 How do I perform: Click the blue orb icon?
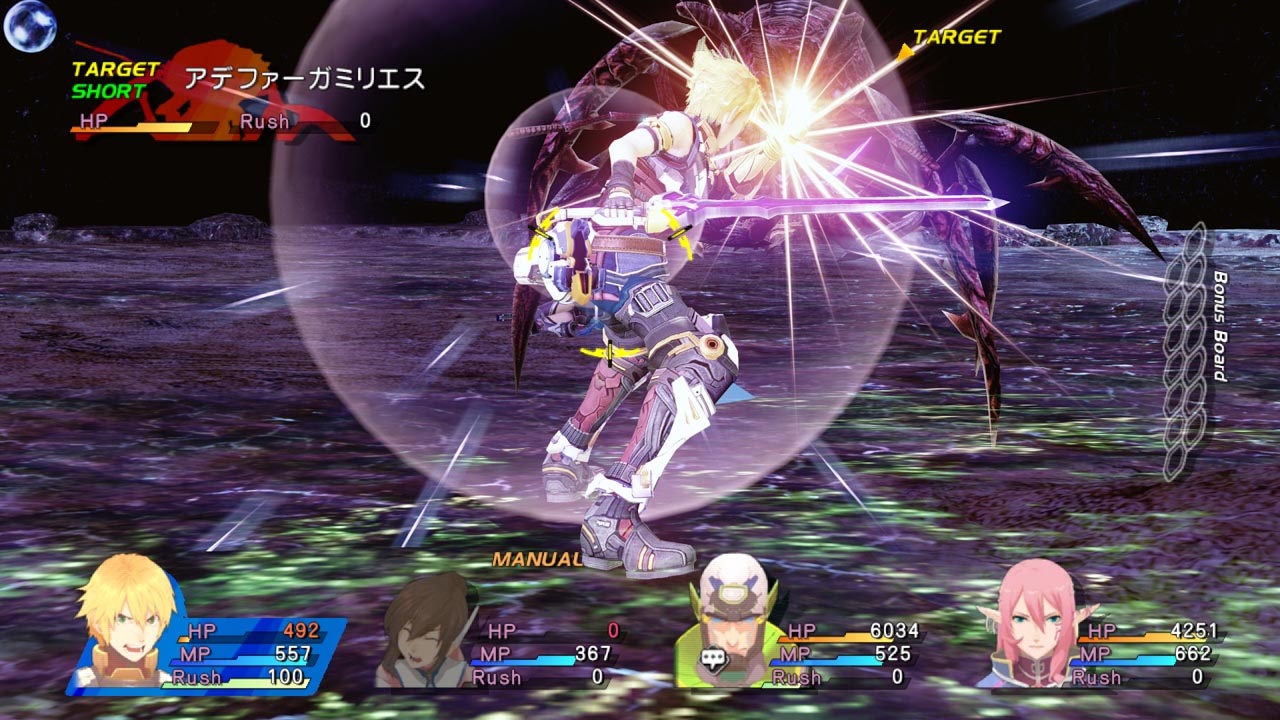tap(29, 27)
